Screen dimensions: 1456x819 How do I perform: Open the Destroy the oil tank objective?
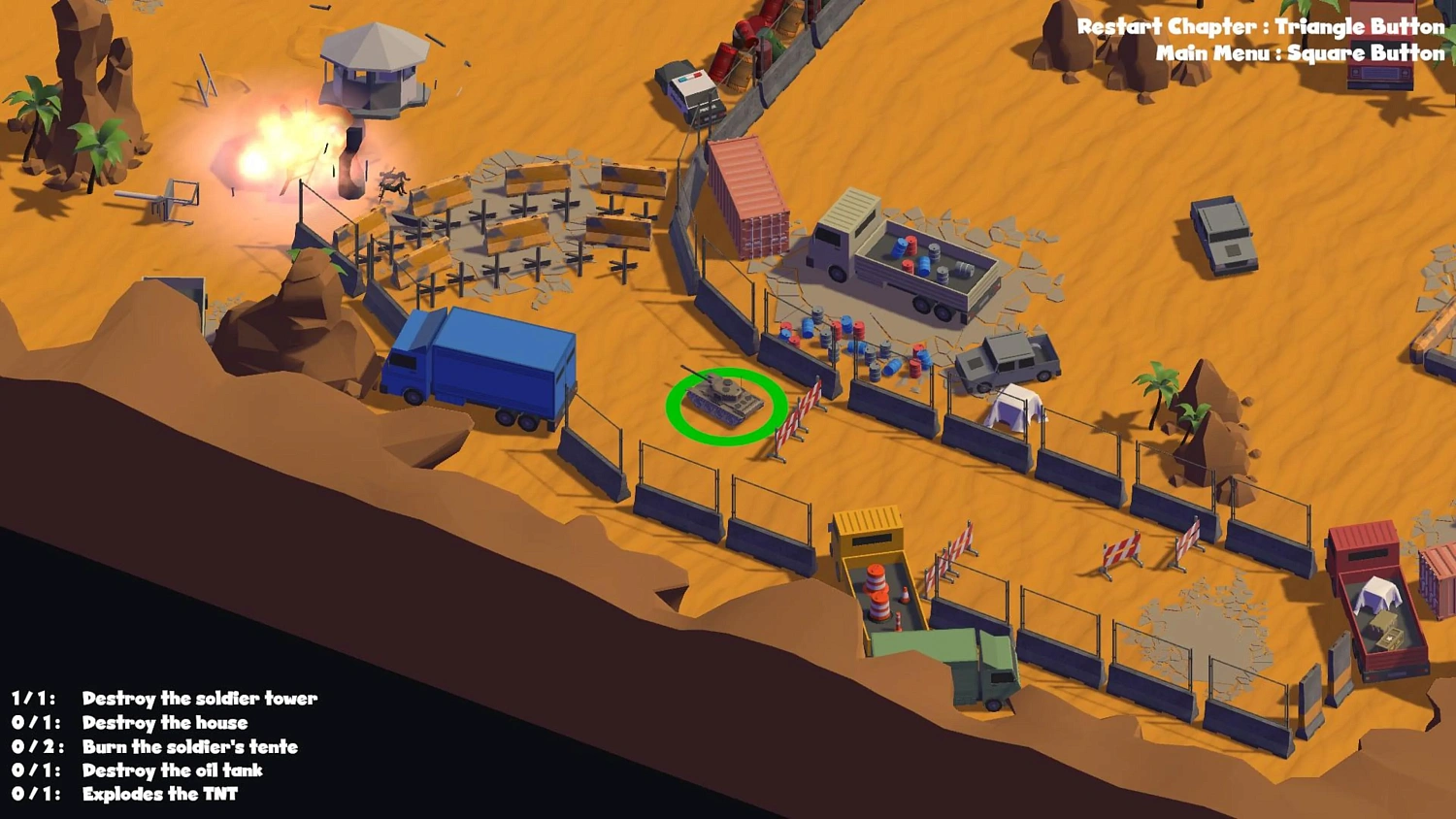click(x=175, y=770)
